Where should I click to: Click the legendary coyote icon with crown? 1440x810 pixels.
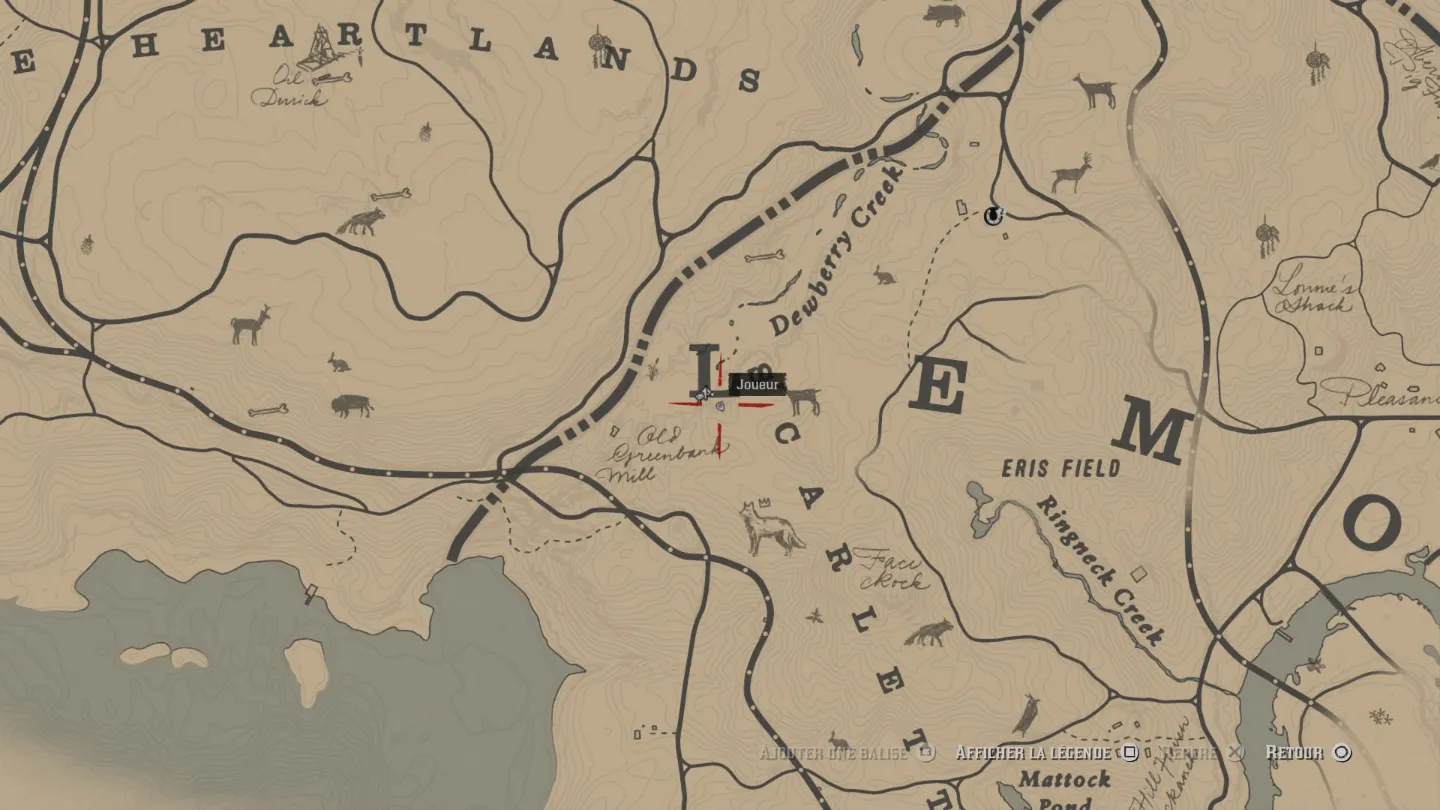771,528
